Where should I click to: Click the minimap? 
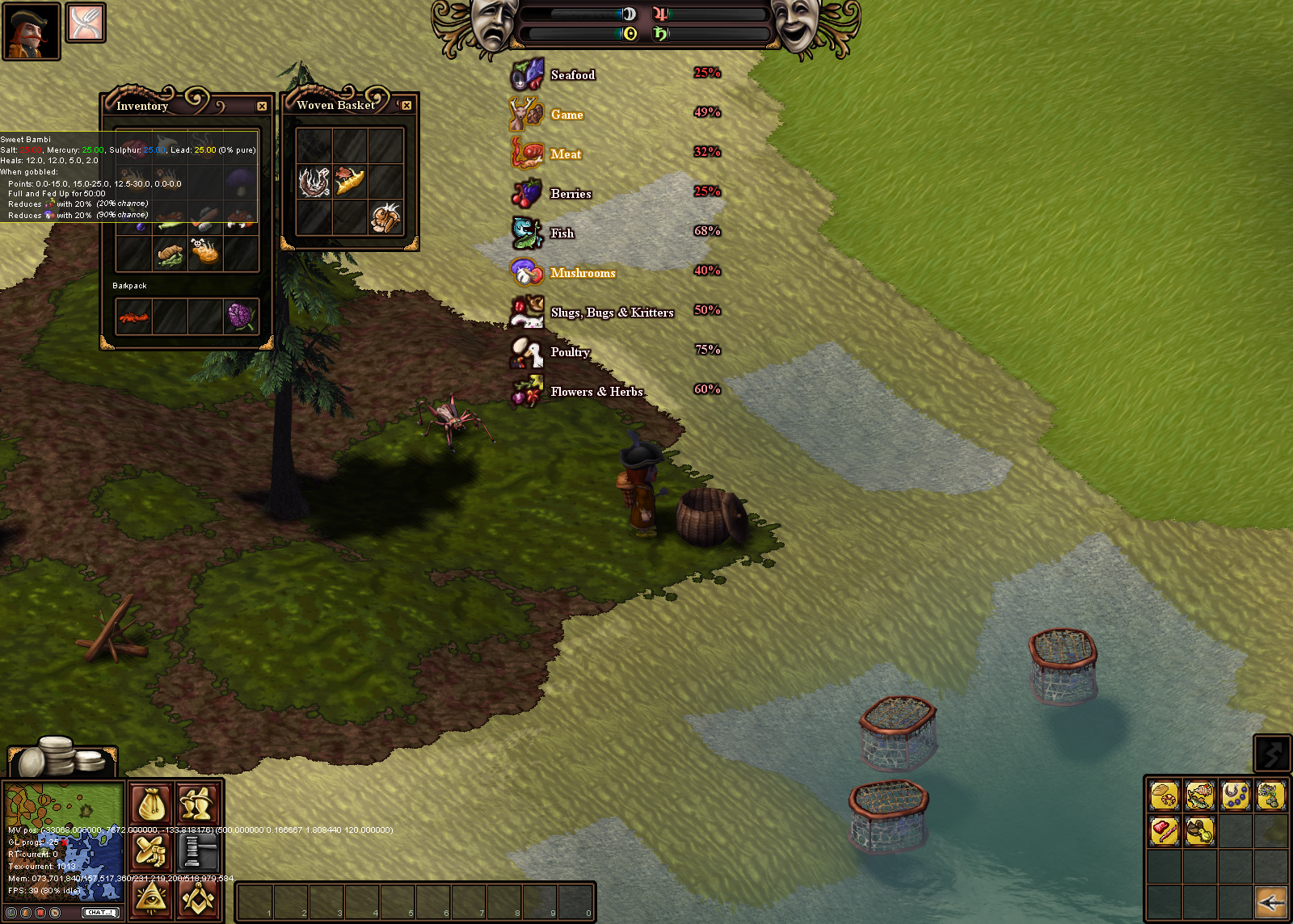65,840
